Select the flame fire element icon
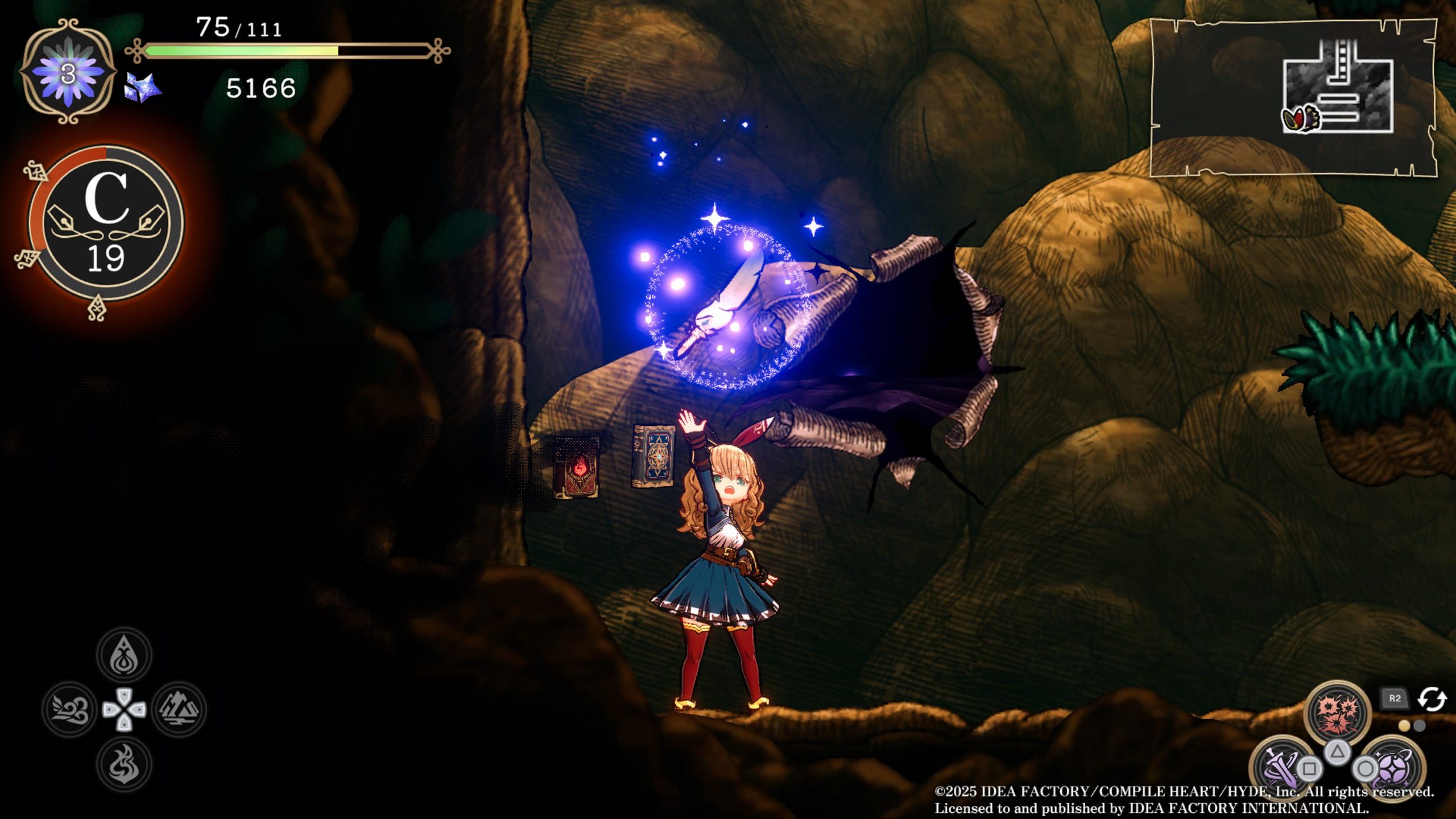 [124, 764]
